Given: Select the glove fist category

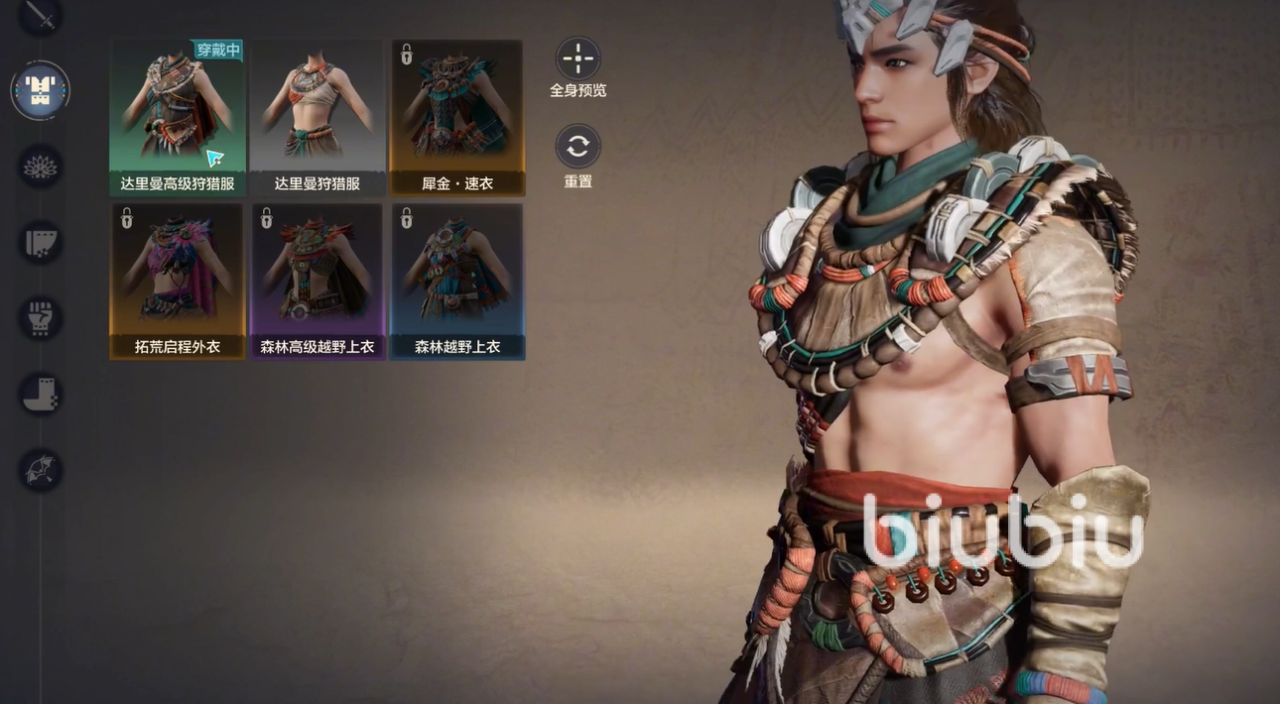Looking at the screenshot, I should pyautogui.click(x=41, y=318).
